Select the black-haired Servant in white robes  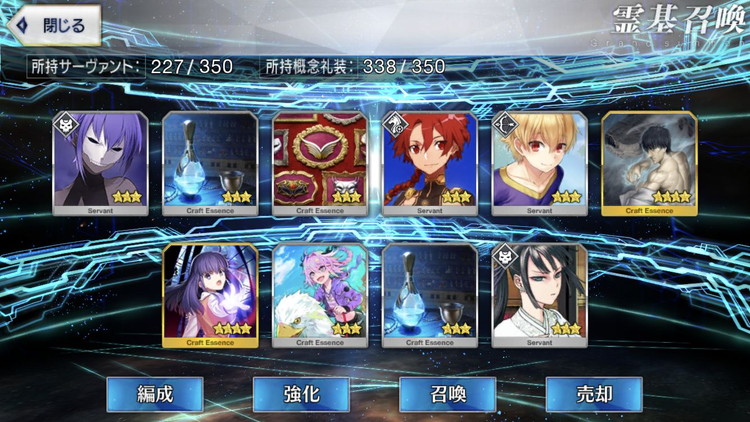pyautogui.click(x=540, y=295)
